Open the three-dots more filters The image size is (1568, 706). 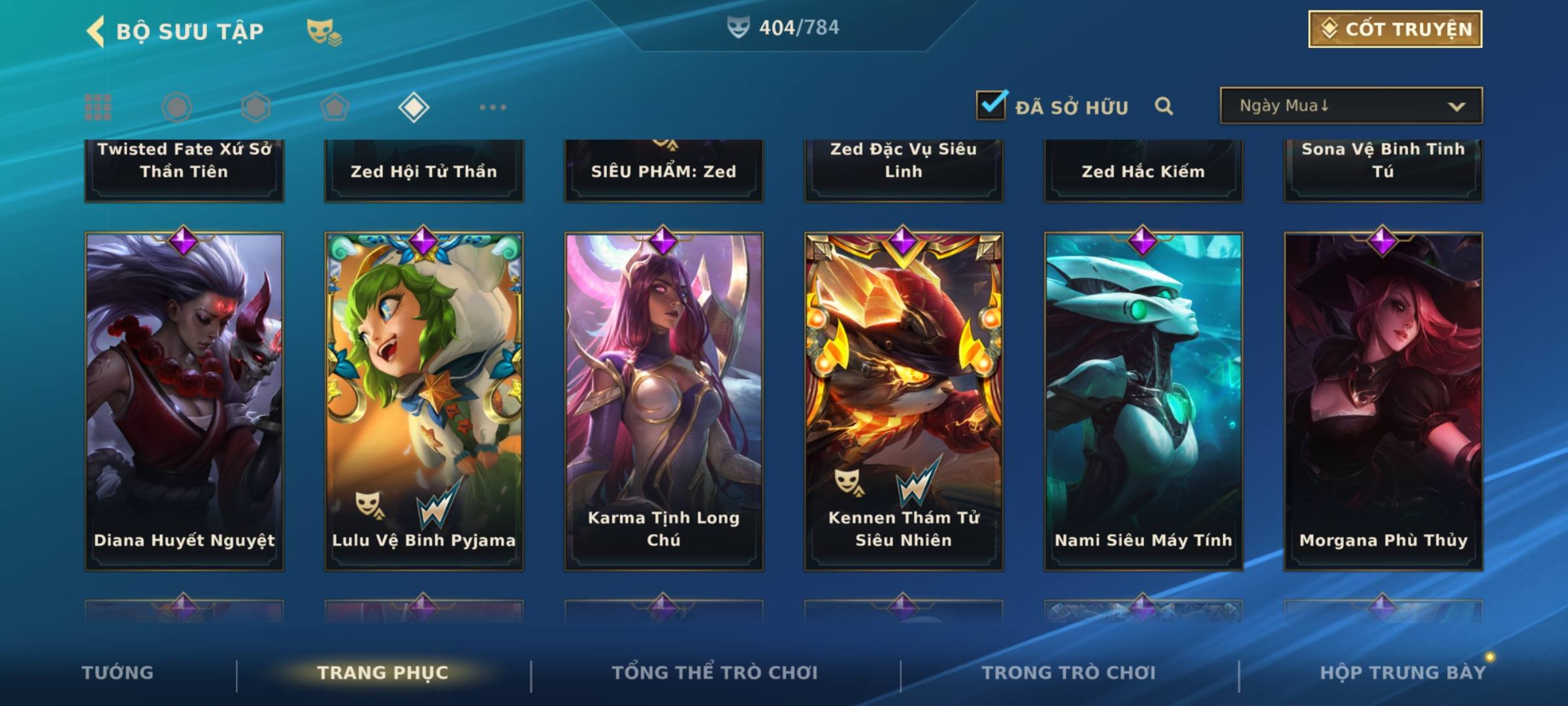click(x=493, y=107)
